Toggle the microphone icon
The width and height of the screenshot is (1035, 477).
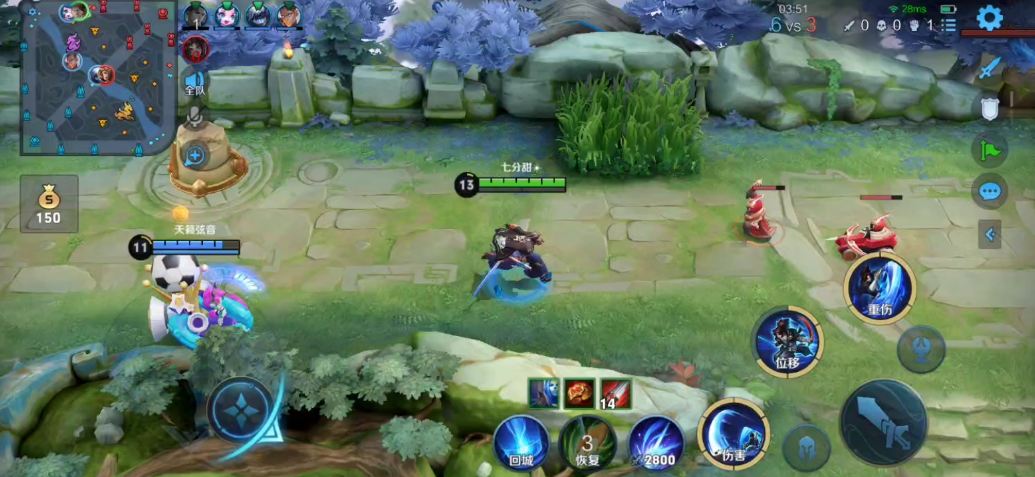pos(194,119)
